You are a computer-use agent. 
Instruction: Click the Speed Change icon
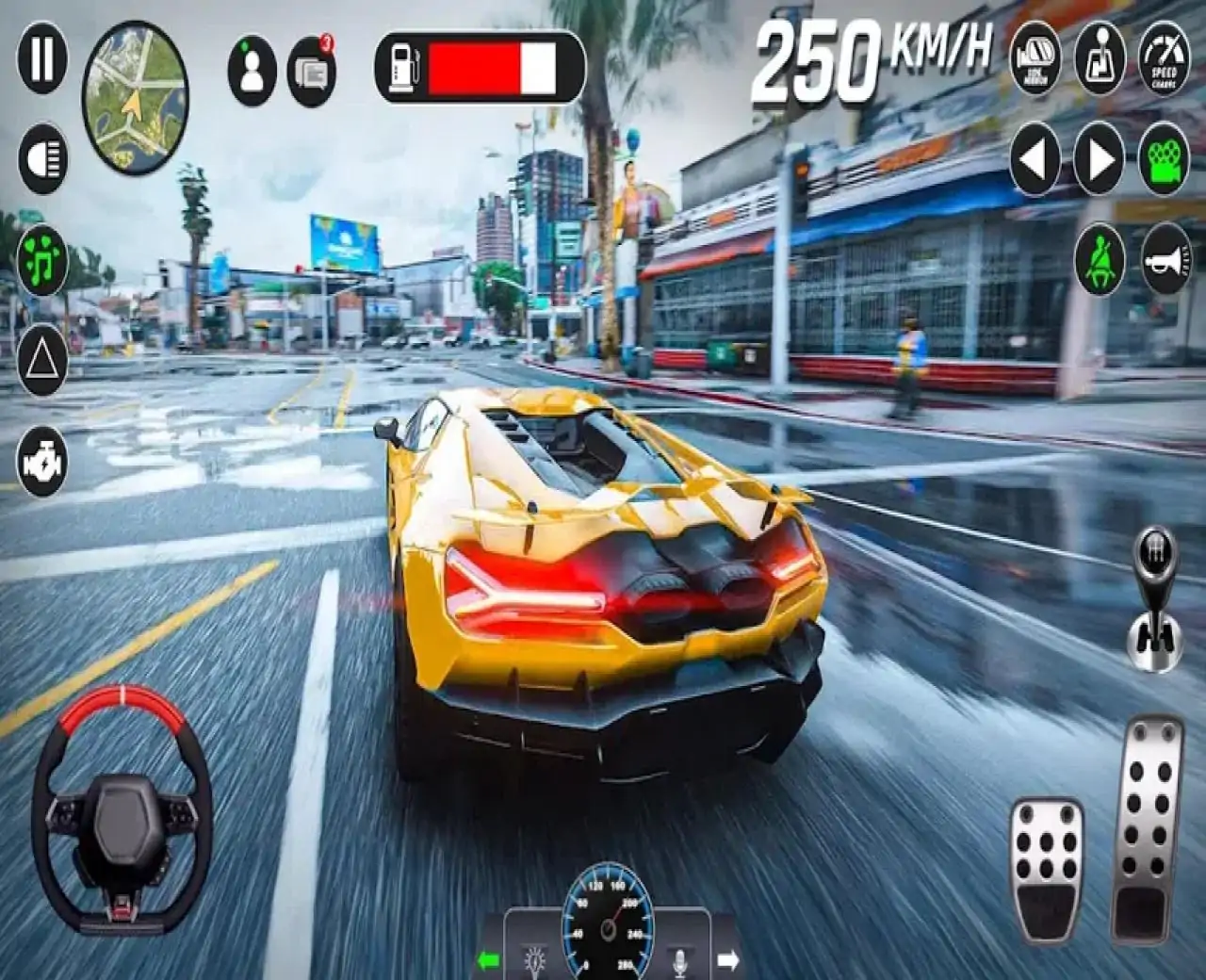pos(1163,59)
